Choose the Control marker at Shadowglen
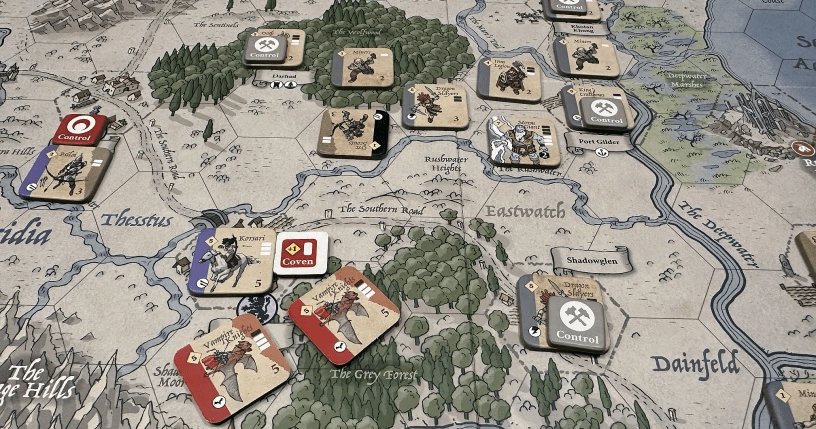 (x=577, y=322)
